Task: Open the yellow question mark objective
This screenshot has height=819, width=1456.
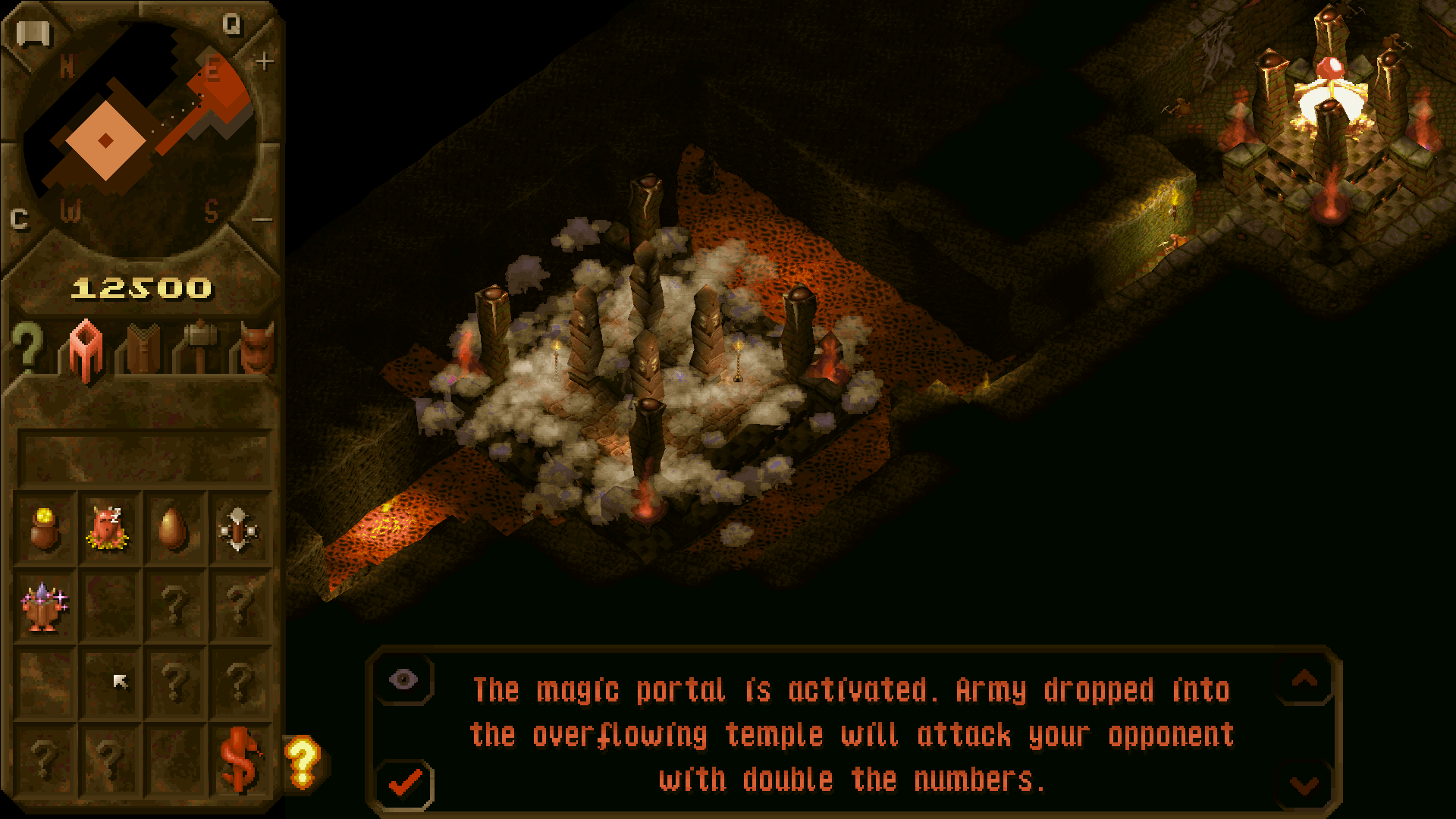Action: coord(303,761)
